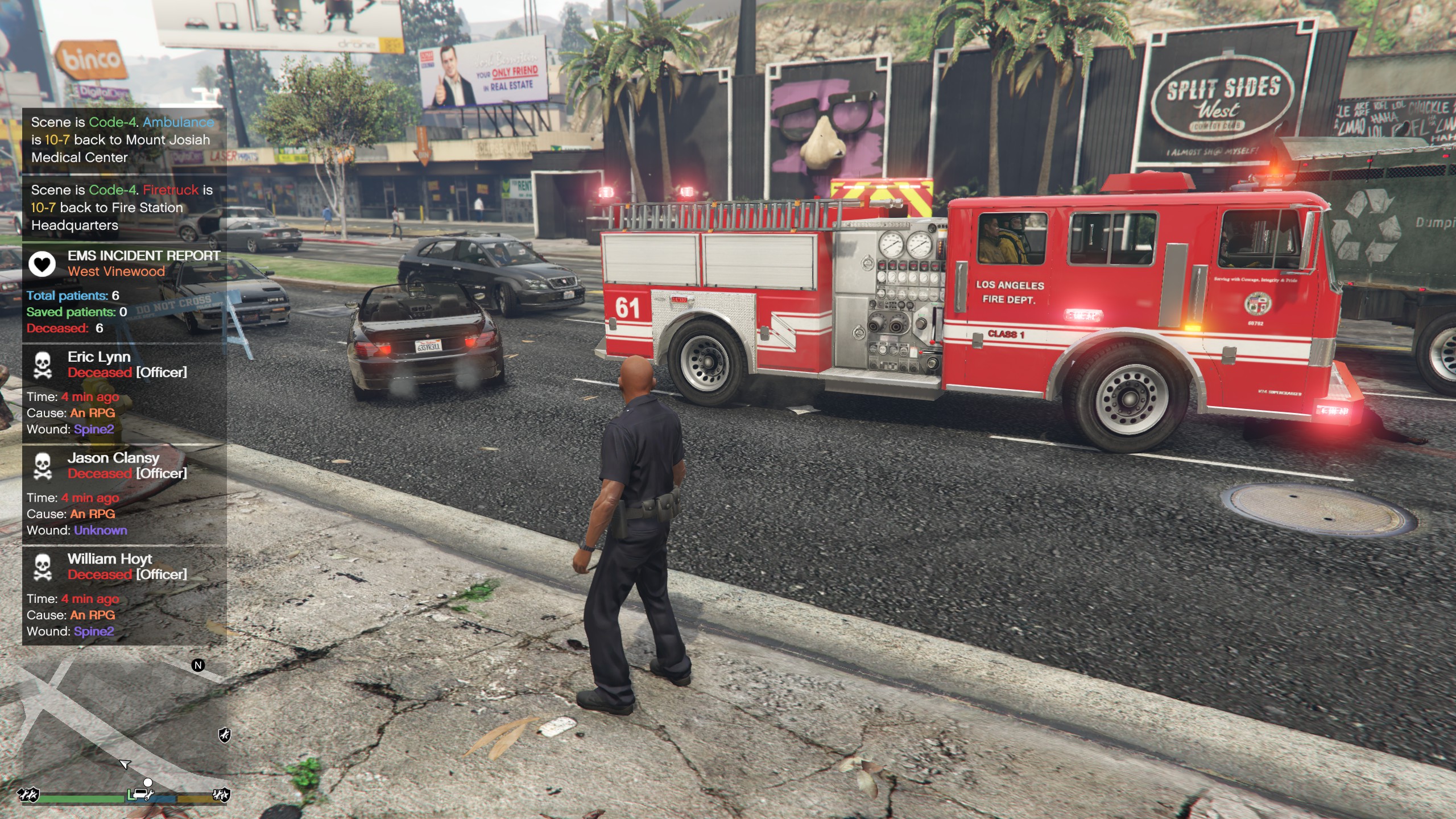Image resolution: width=1456 pixels, height=819 pixels.
Task: Select the North compass marker on minimap
Action: [x=198, y=665]
